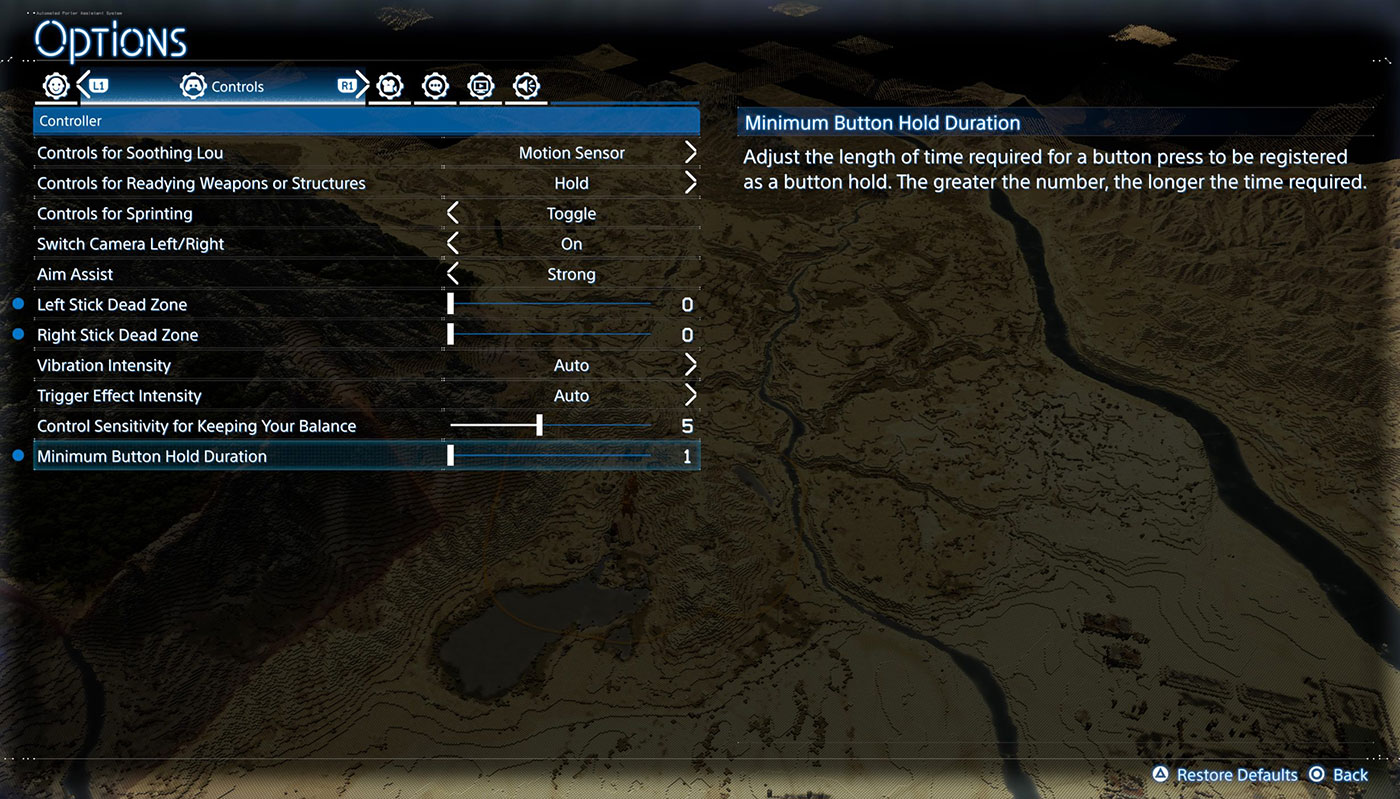This screenshot has width=1400, height=799.
Task: Adjust the Right Stick Dead Zone slider
Action: click(x=451, y=335)
